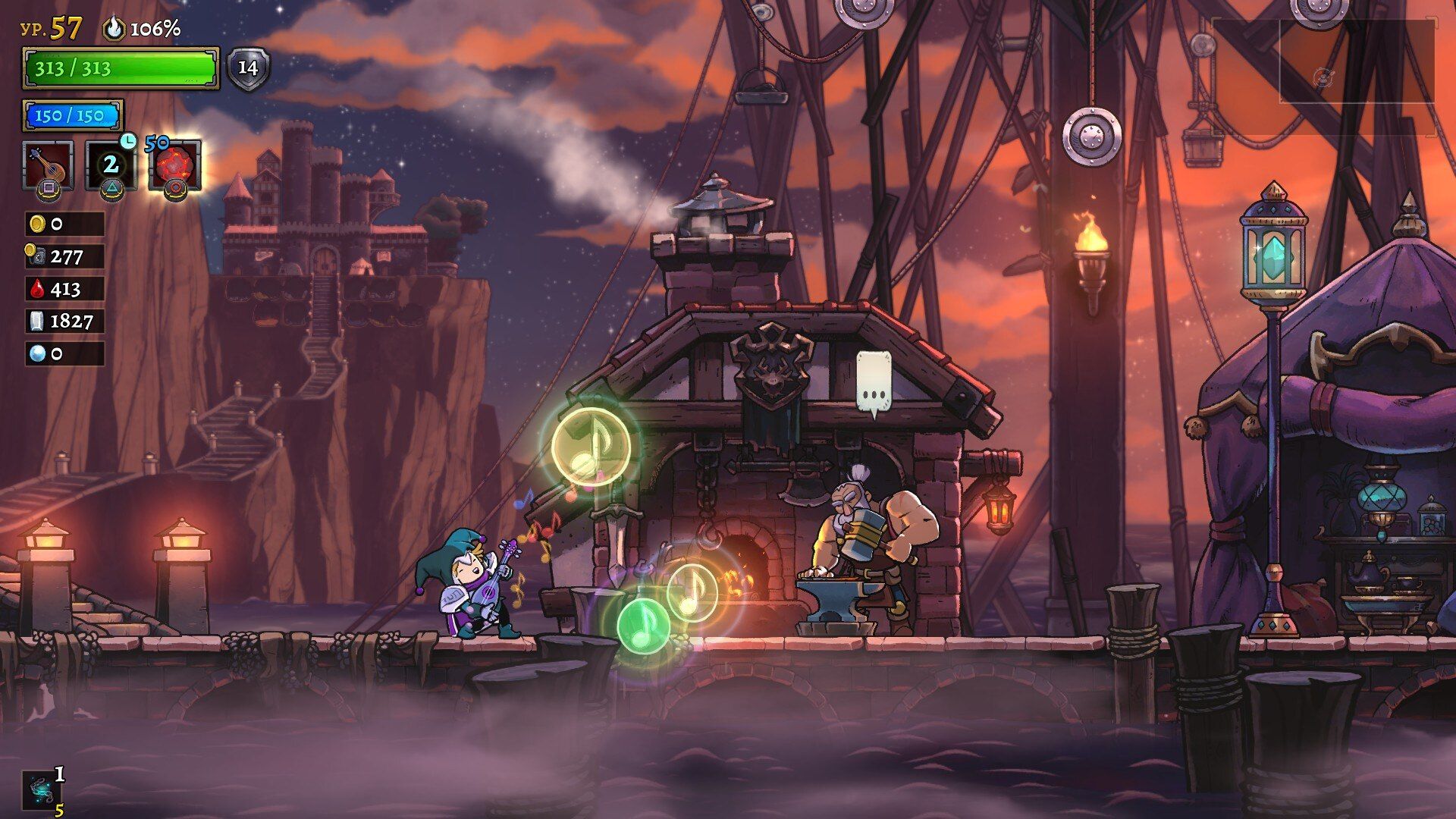The image size is (1456, 819).
Task: Click the ore ingot icon beside 1827
Action: pos(36,322)
